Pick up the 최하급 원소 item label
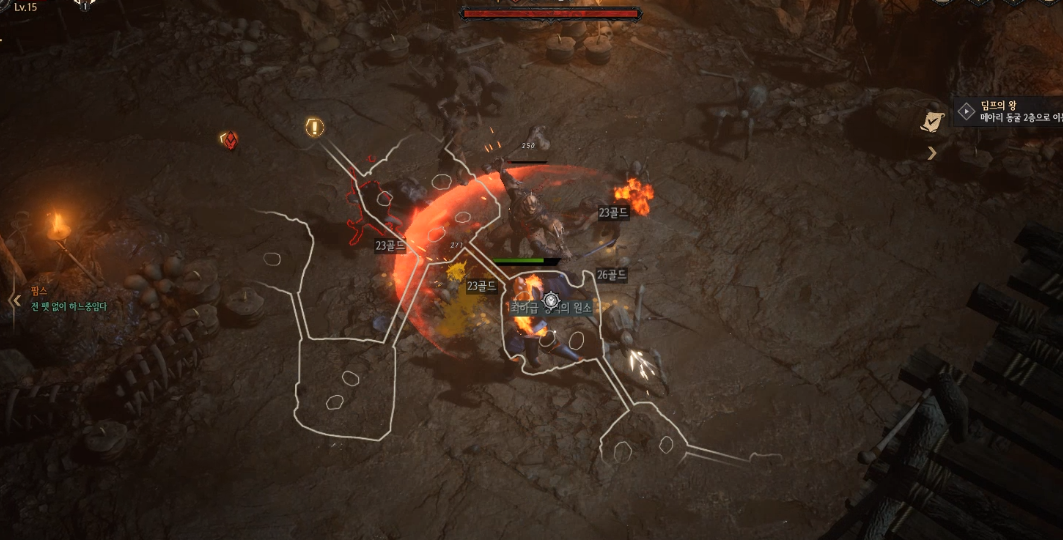Image resolution: width=1063 pixels, height=540 pixels. (x=551, y=308)
